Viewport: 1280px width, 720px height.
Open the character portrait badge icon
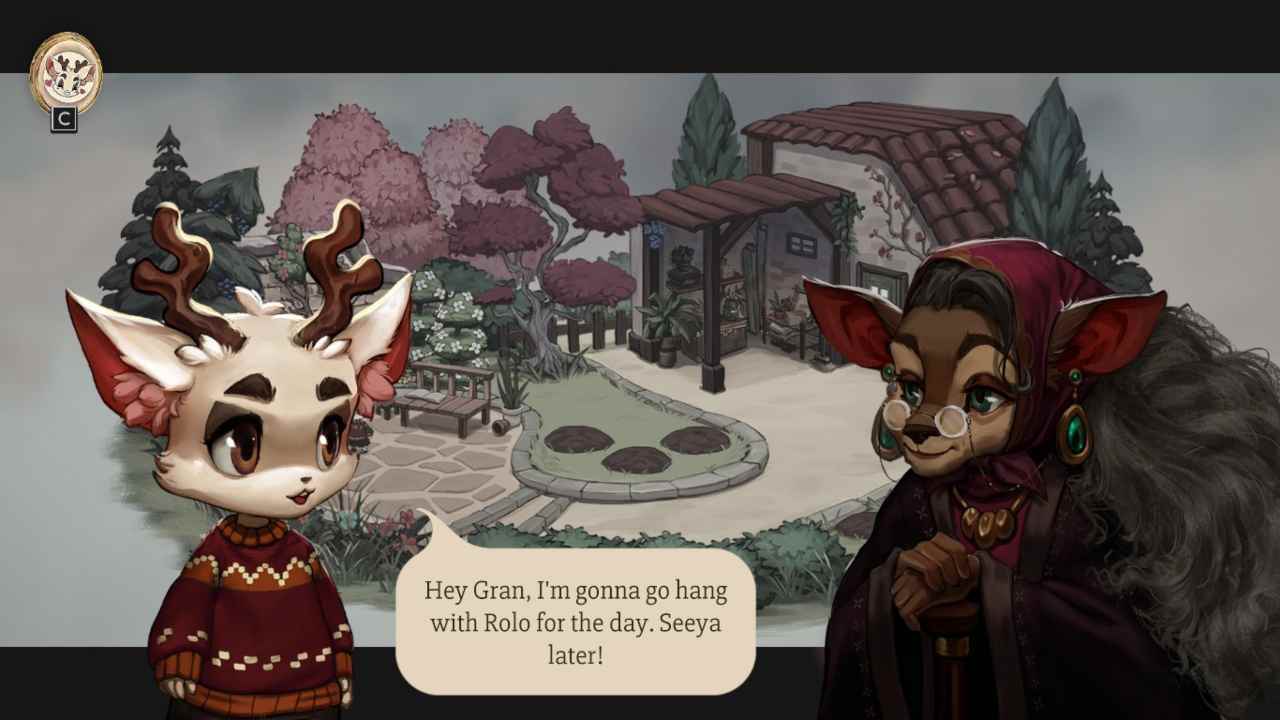[x=66, y=73]
